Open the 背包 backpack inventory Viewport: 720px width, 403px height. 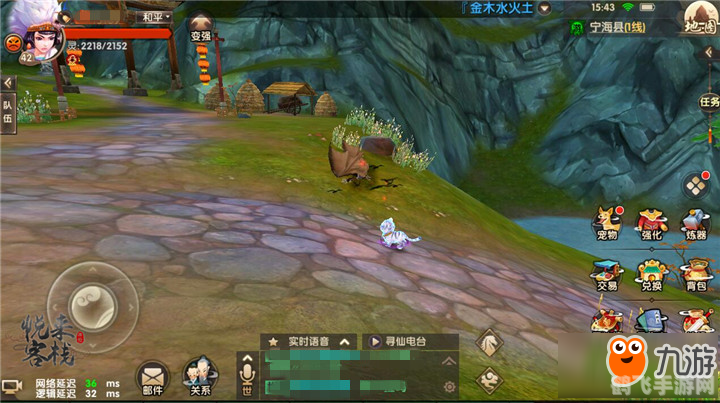tap(696, 274)
